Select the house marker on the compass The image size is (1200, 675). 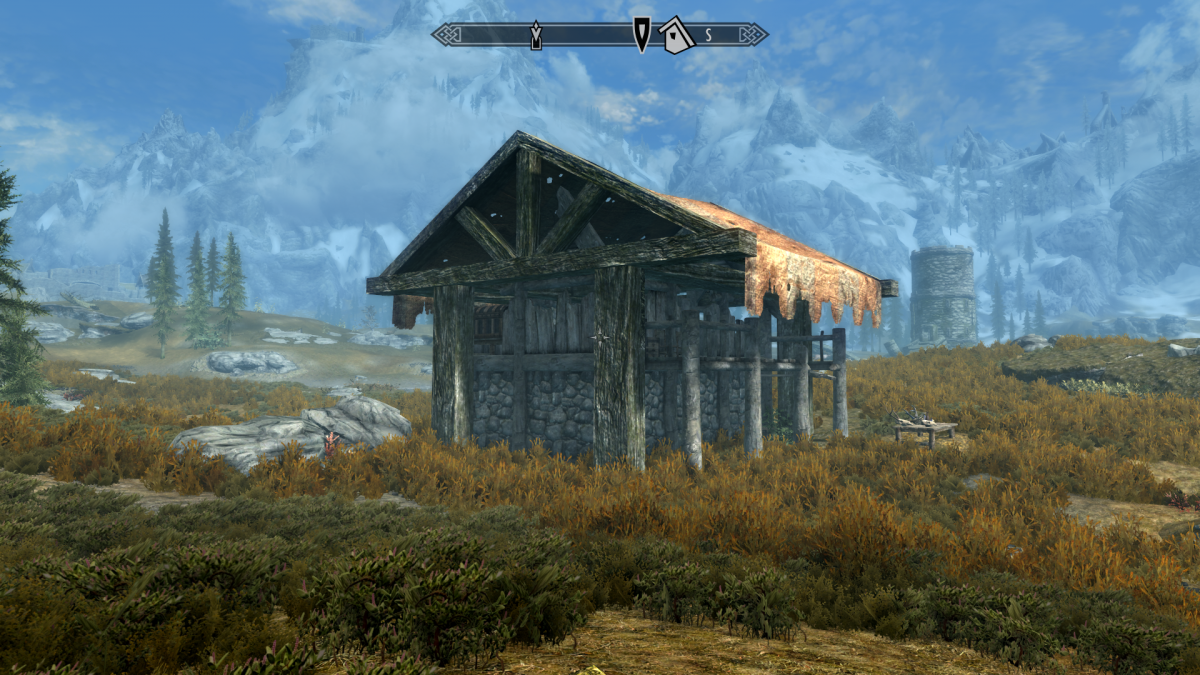click(x=677, y=35)
